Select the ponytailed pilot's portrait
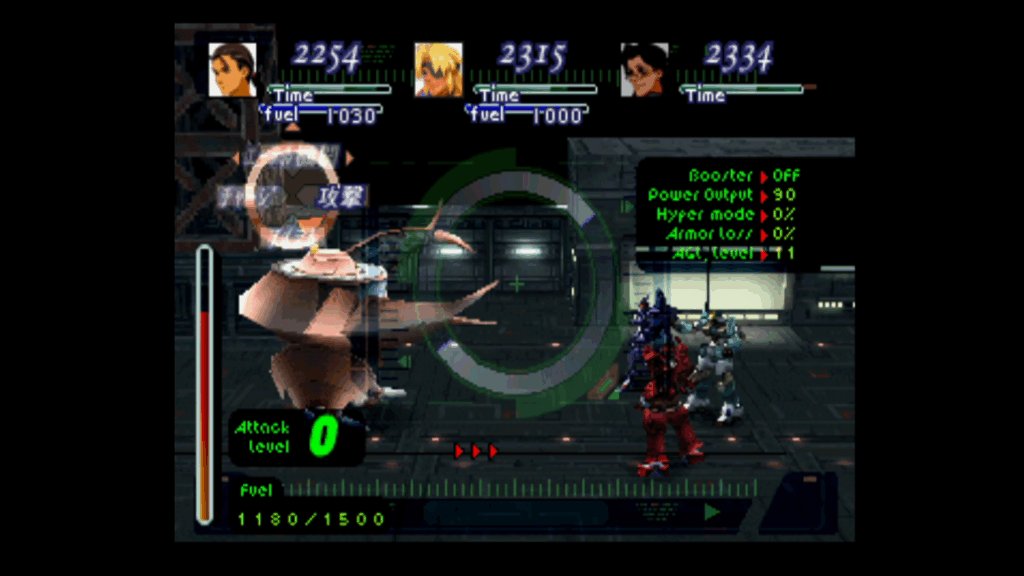This screenshot has width=1024, height=576. click(232, 70)
